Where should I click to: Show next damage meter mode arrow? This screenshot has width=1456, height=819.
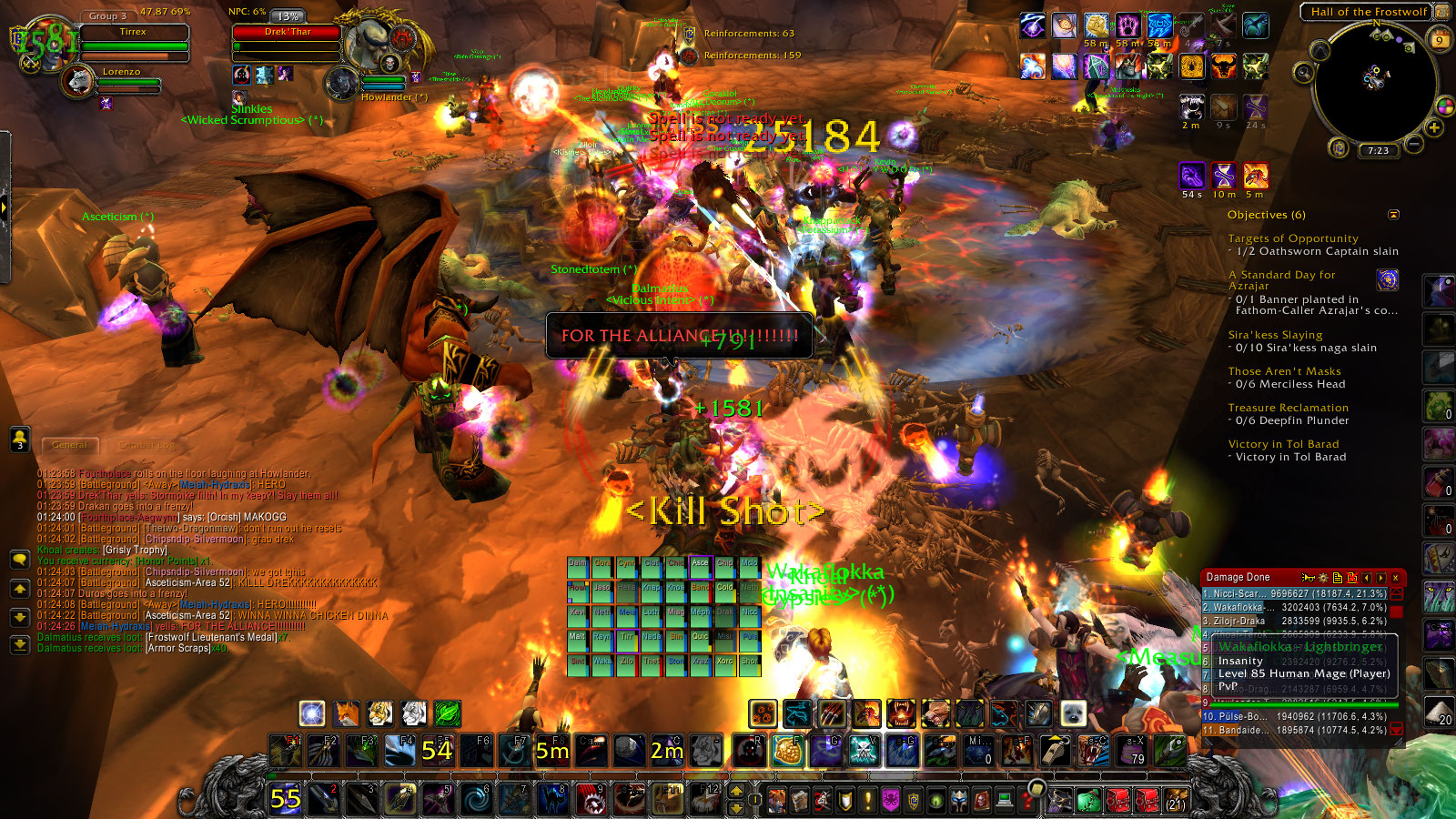1380,578
